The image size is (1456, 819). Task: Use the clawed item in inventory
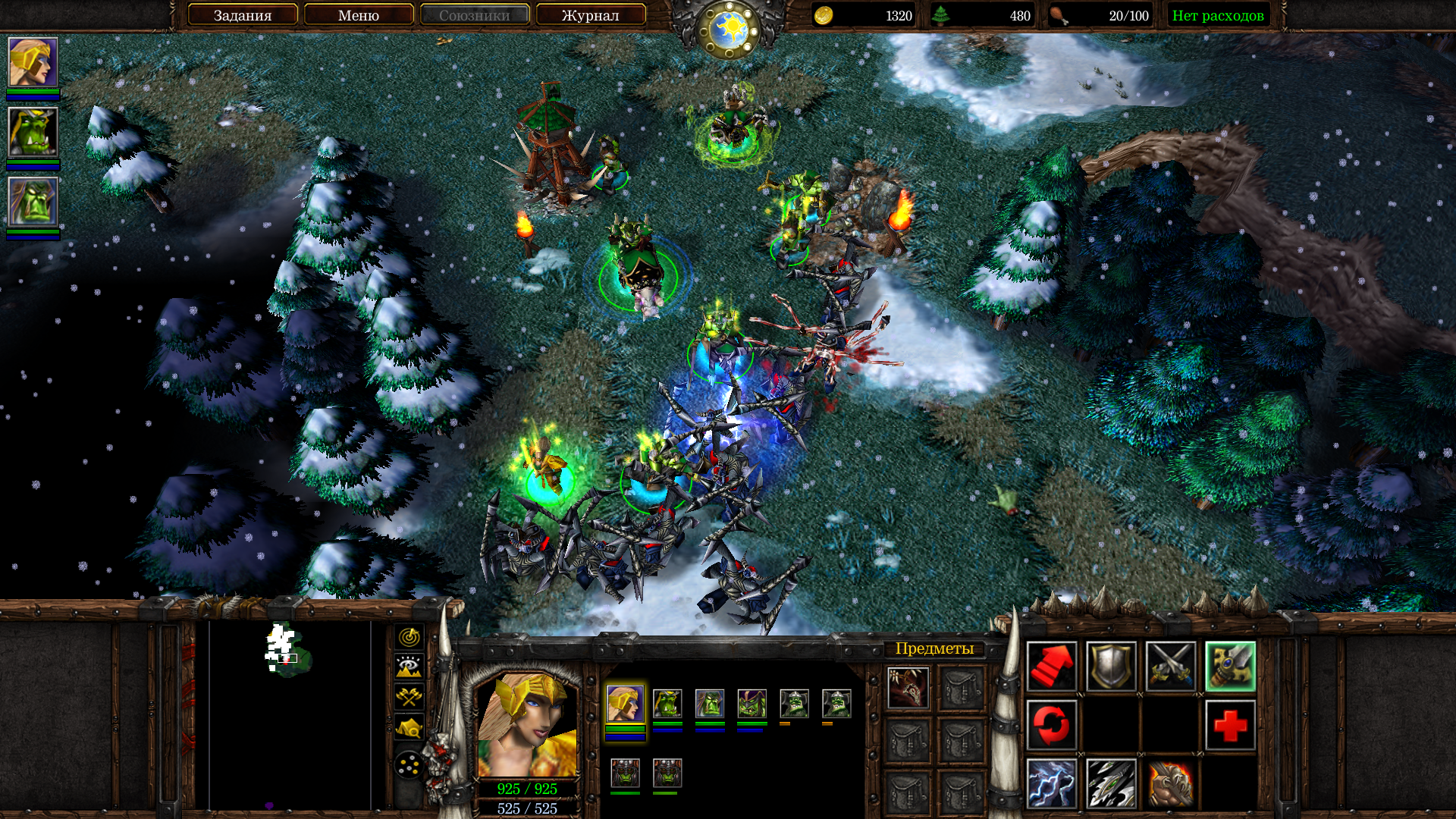tap(908, 688)
